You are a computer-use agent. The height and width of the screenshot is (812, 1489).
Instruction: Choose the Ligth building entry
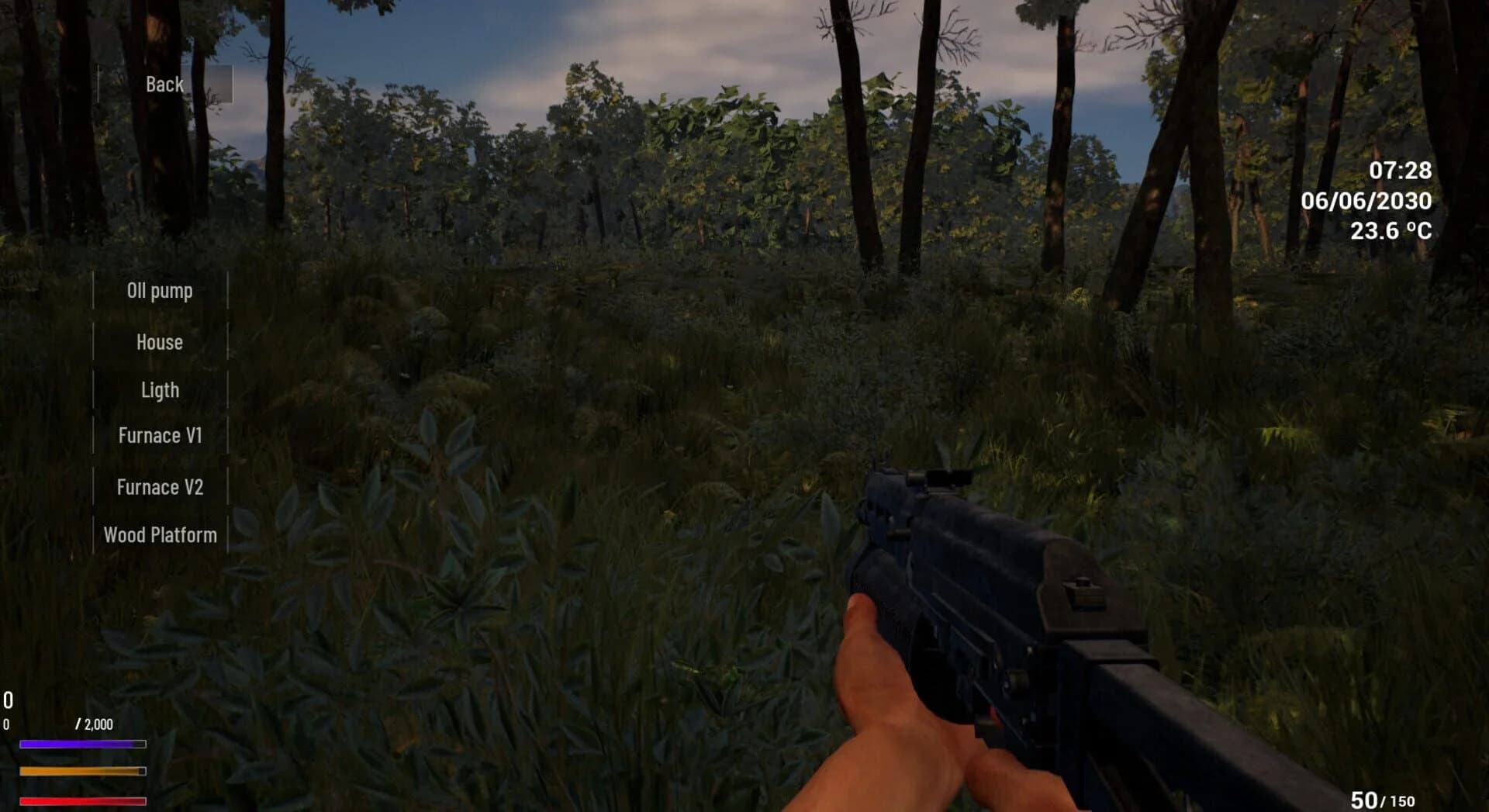(160, 389)
